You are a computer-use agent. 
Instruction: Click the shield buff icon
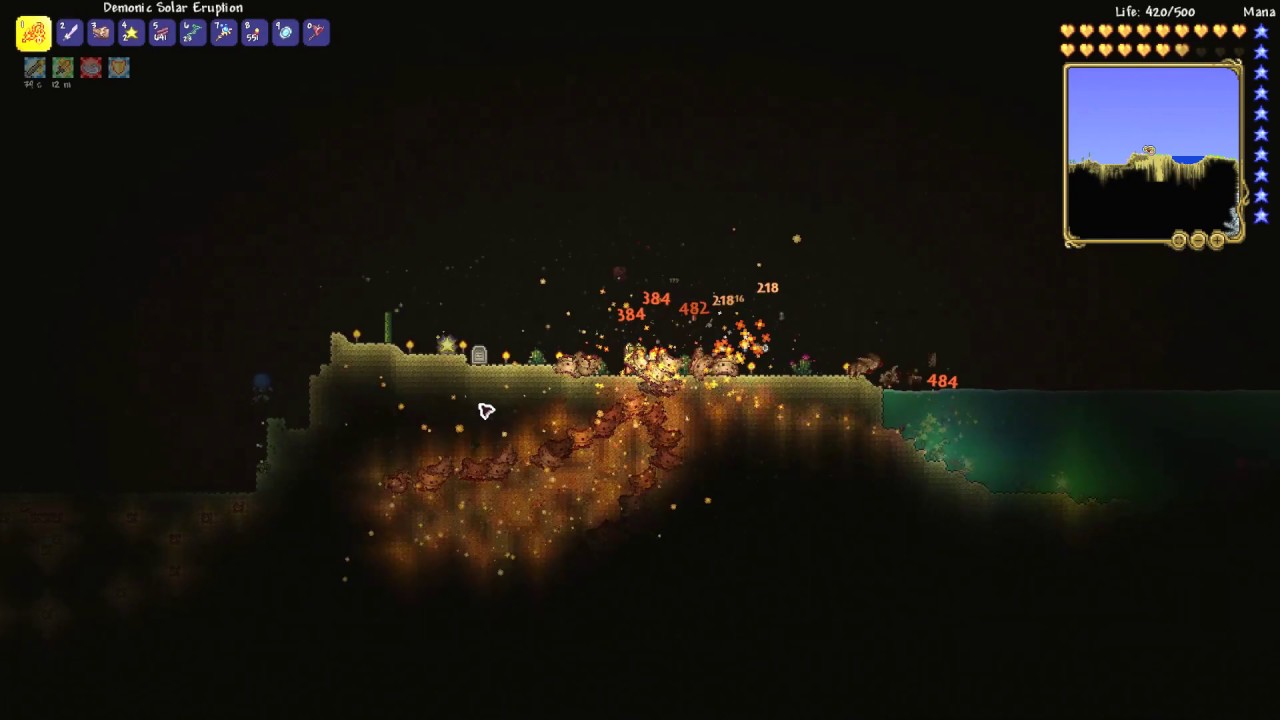(119, 67)
